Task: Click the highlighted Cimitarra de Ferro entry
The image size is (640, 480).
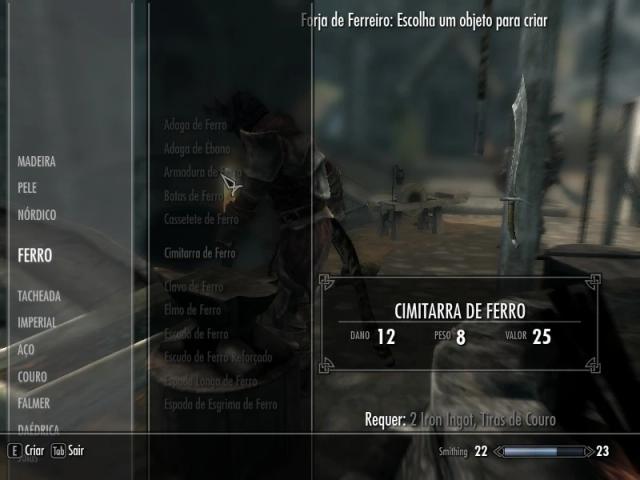Action: pyautogui.click(x=200, y=253)
